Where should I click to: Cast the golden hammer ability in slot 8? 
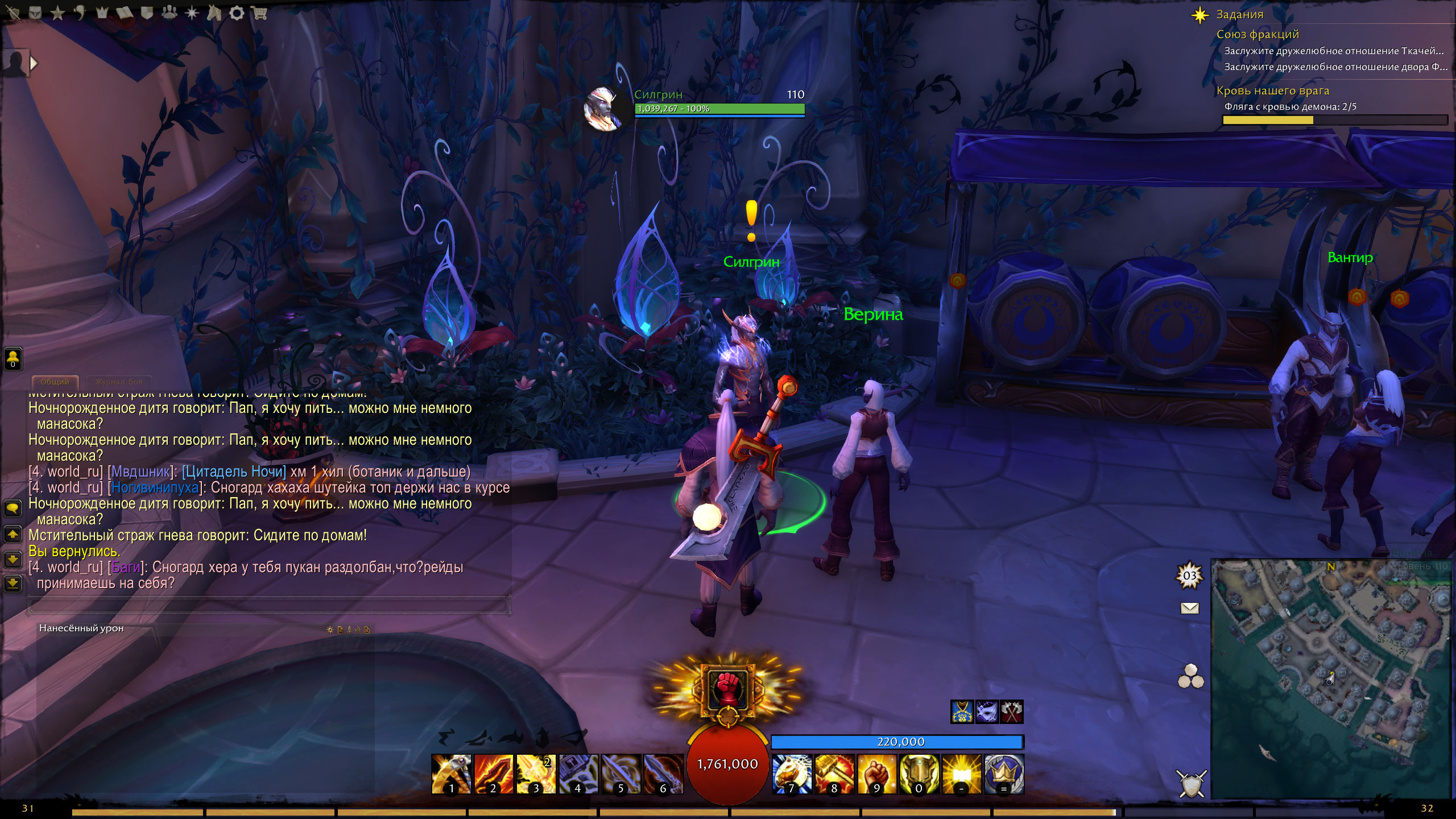[834, 773]
